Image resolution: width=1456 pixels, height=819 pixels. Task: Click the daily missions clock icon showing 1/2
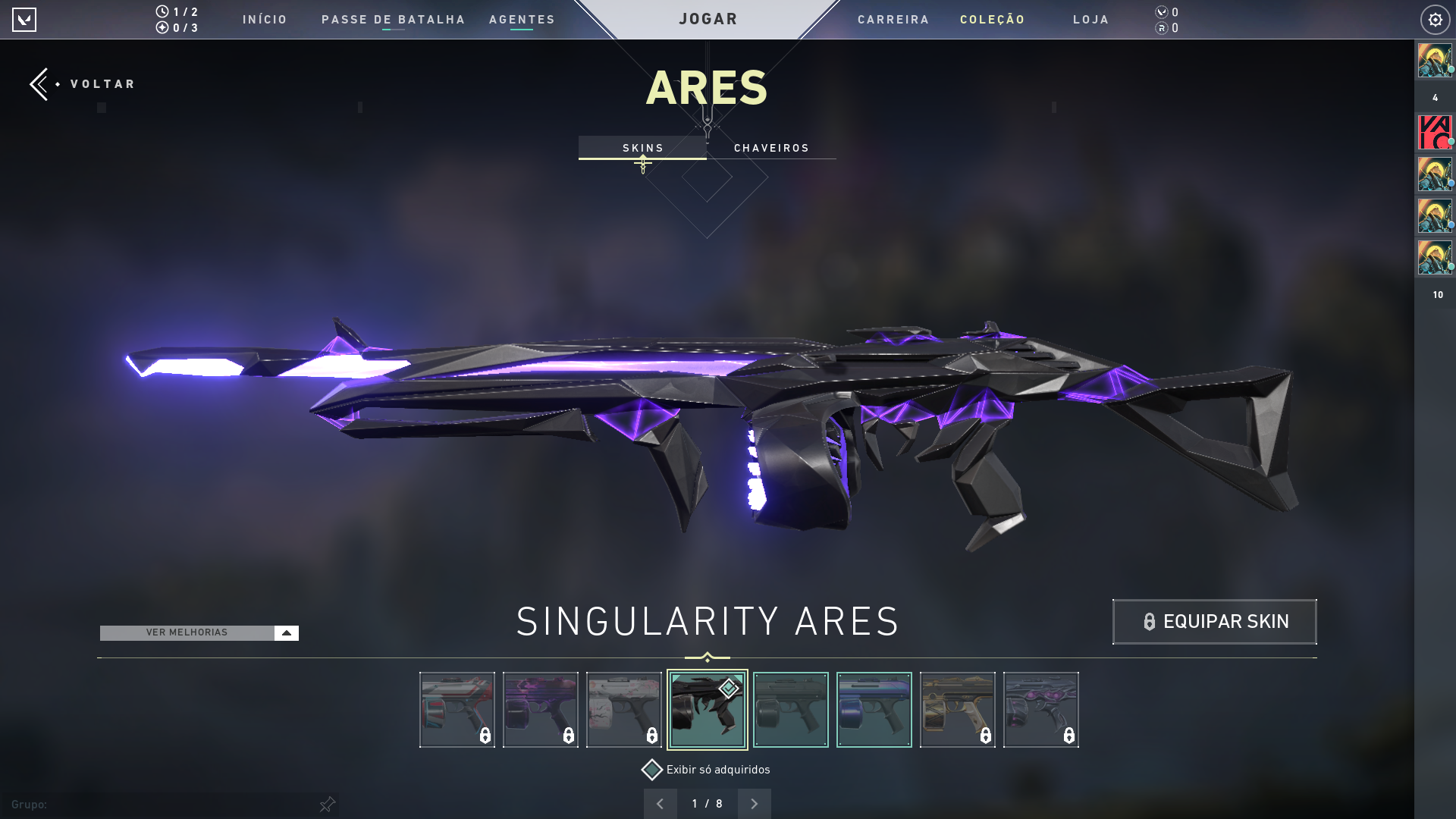tap(162, 11)
